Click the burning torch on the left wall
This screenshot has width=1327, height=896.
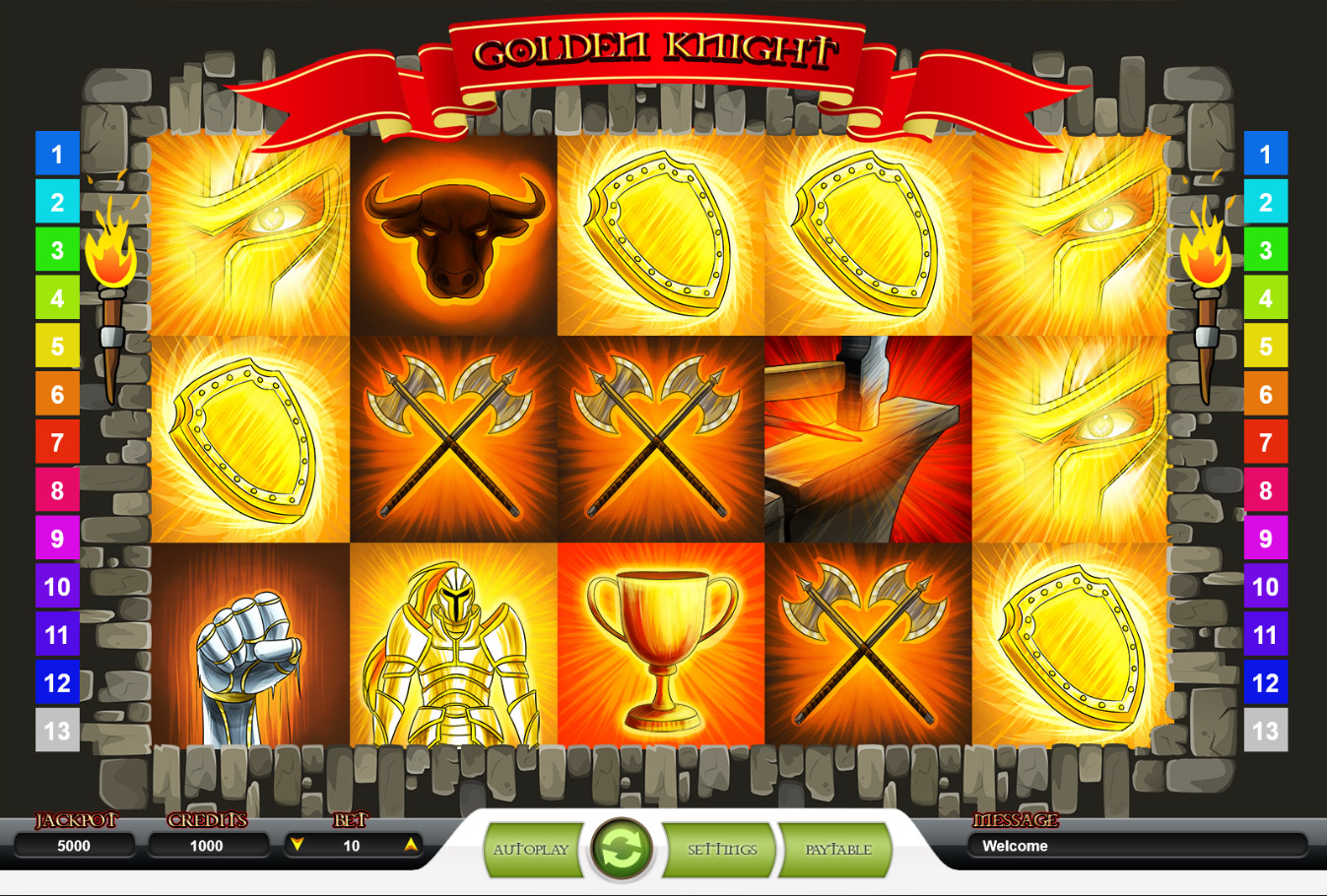click(x=113, y=276)
